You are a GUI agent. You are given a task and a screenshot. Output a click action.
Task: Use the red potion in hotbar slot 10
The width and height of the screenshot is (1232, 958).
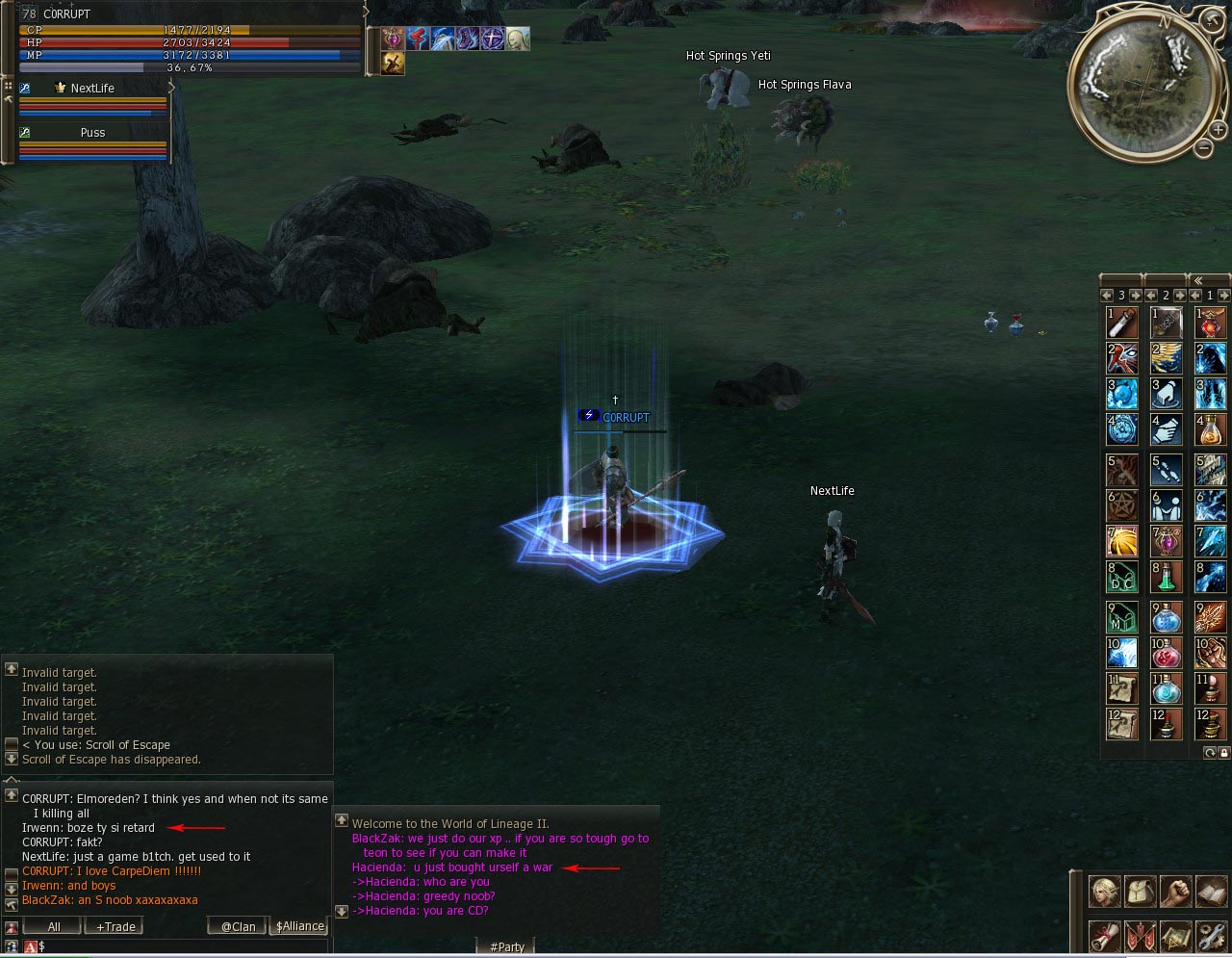click(1167, 653)
